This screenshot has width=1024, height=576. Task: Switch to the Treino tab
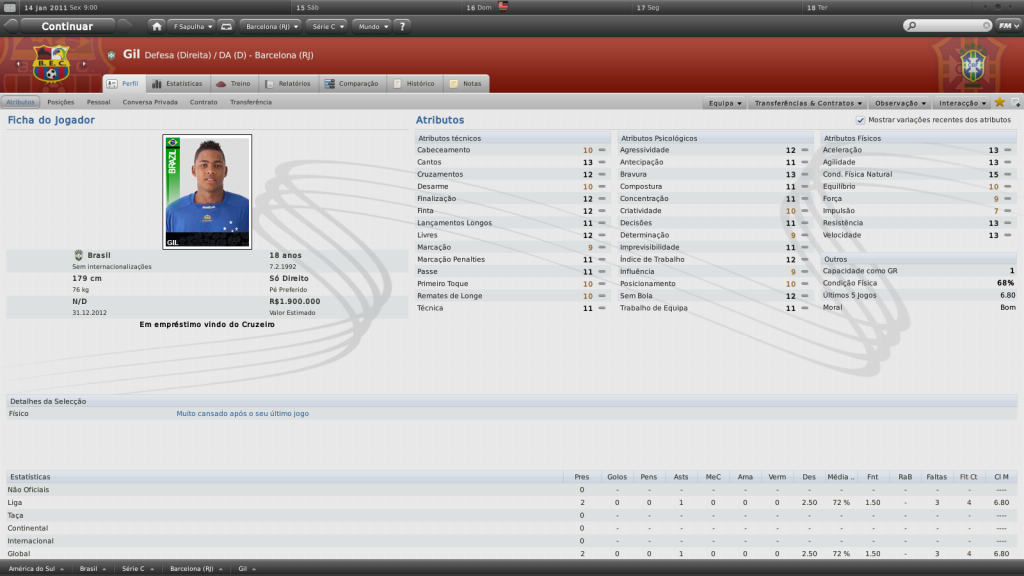237,84
